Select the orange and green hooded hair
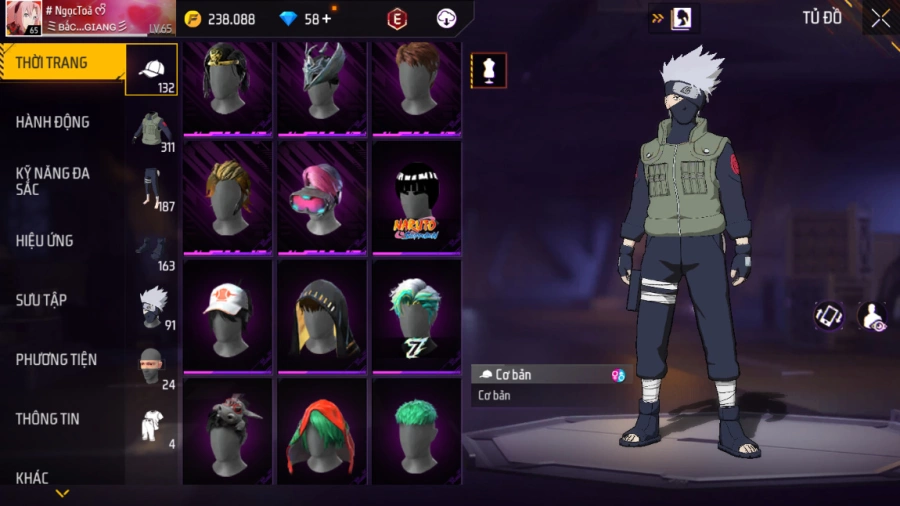Image resolution: width=900 pixels, height=506 pixels. 322,432
